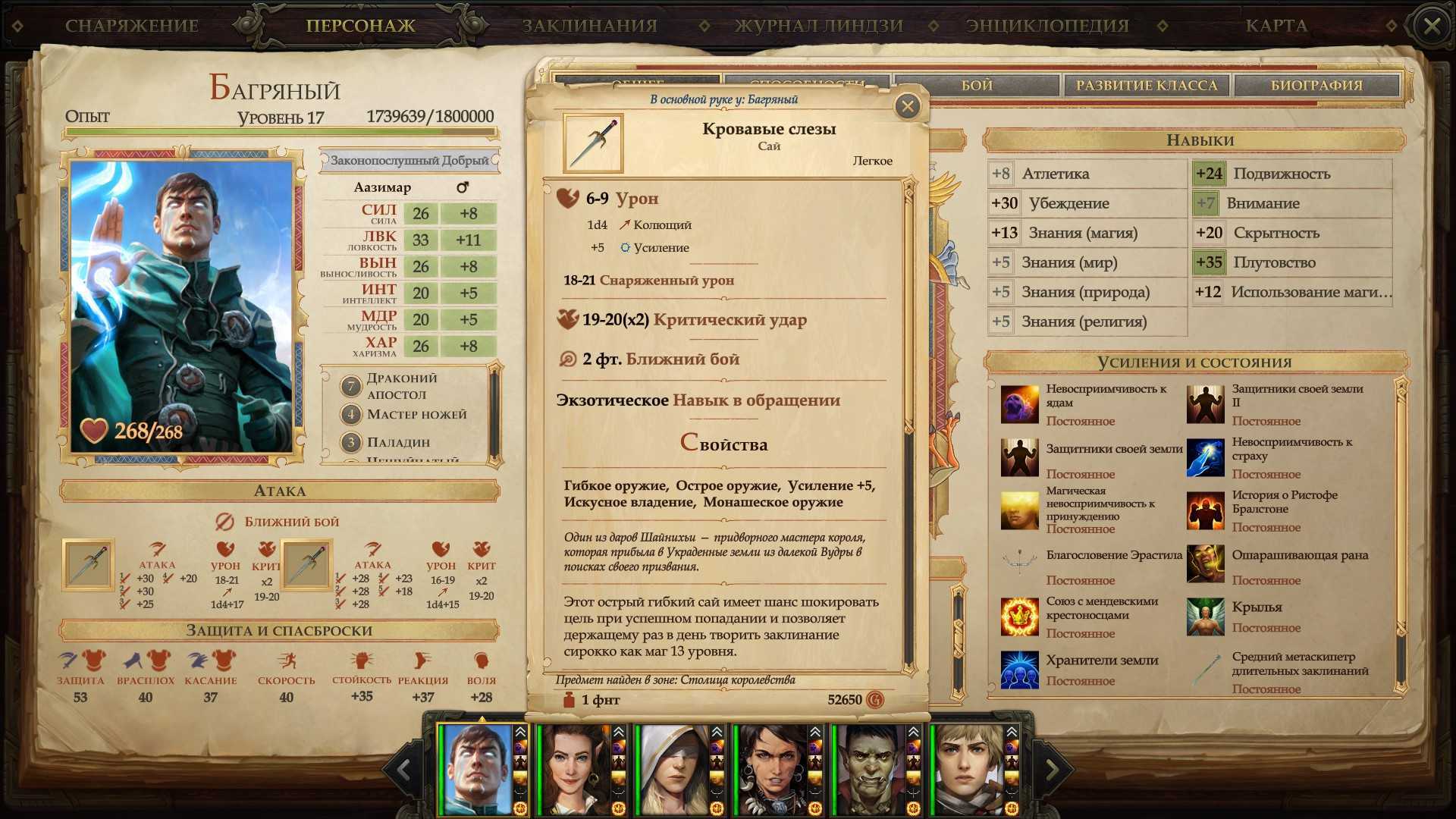Open the Снаряжение (equipment) screen
Image resolution: width=1456 pixels, height=819 pixels.
tap(131, 26)
